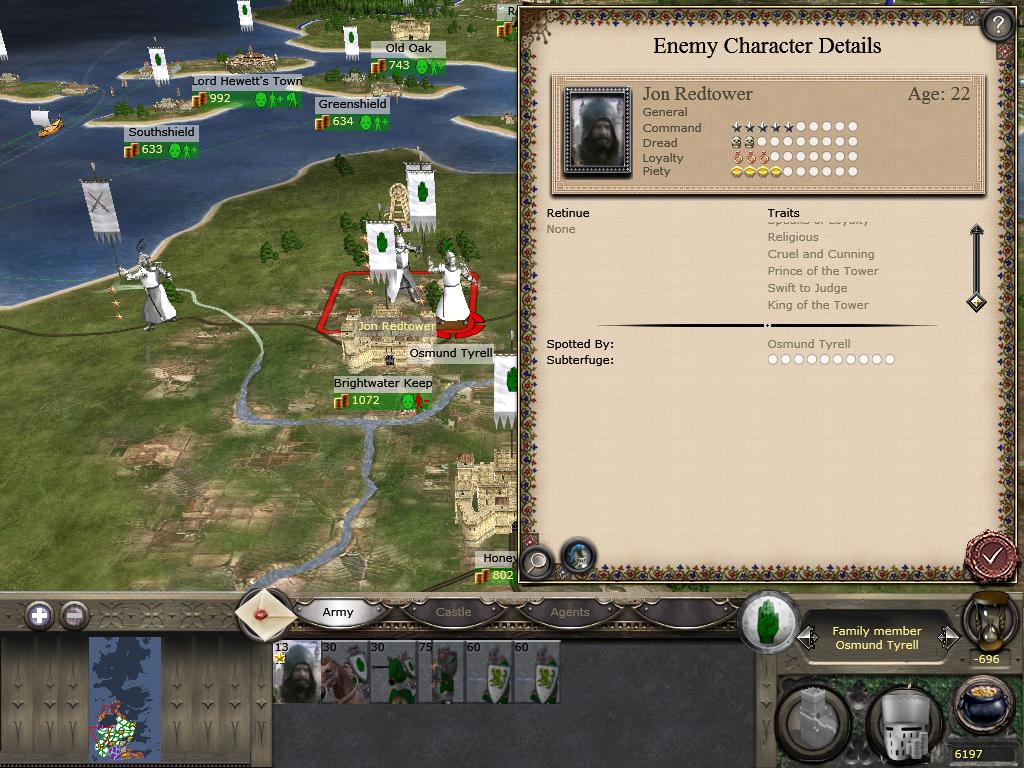The height and width of the screenshot is (768, 1024).
Task: Select the general's bodyguard unit card
Action: click(296, 672)
